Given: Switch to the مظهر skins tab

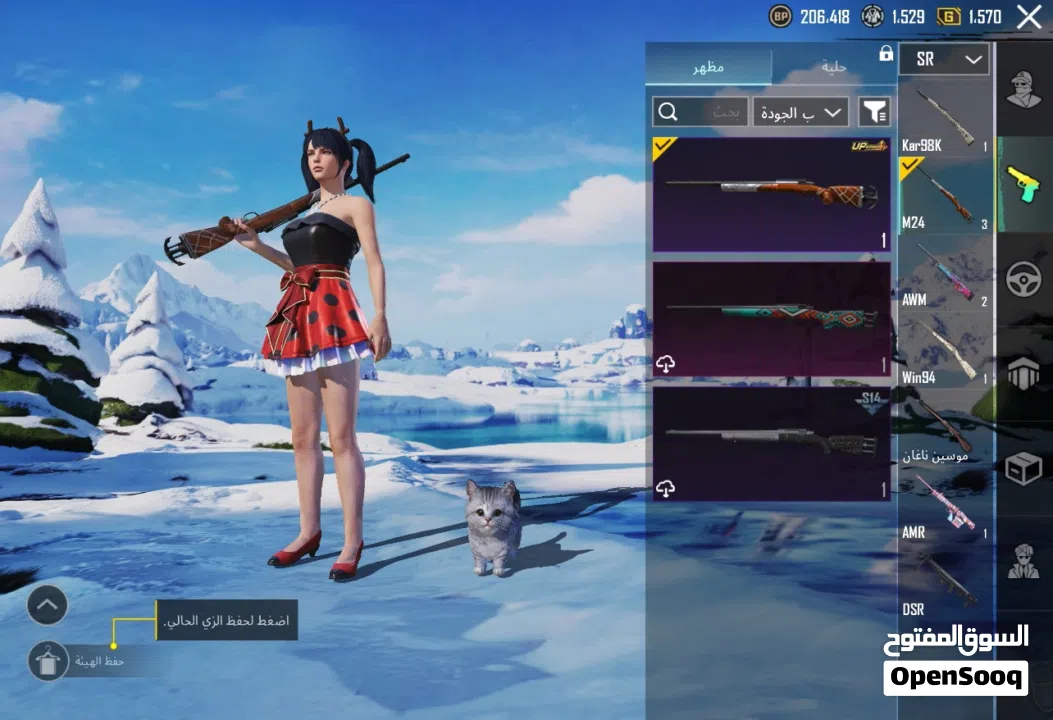Looking at the screenshot, I should coord(709,67).
